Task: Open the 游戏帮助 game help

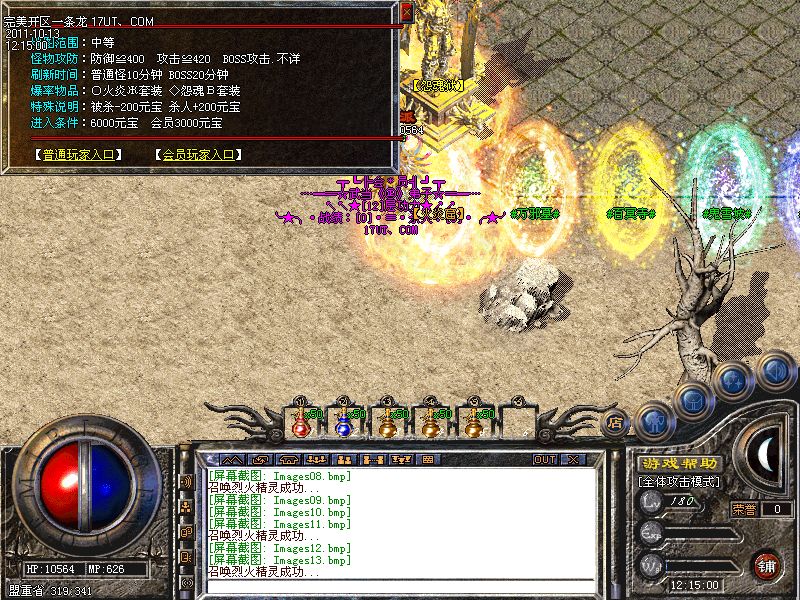Action: coord(679,464)
